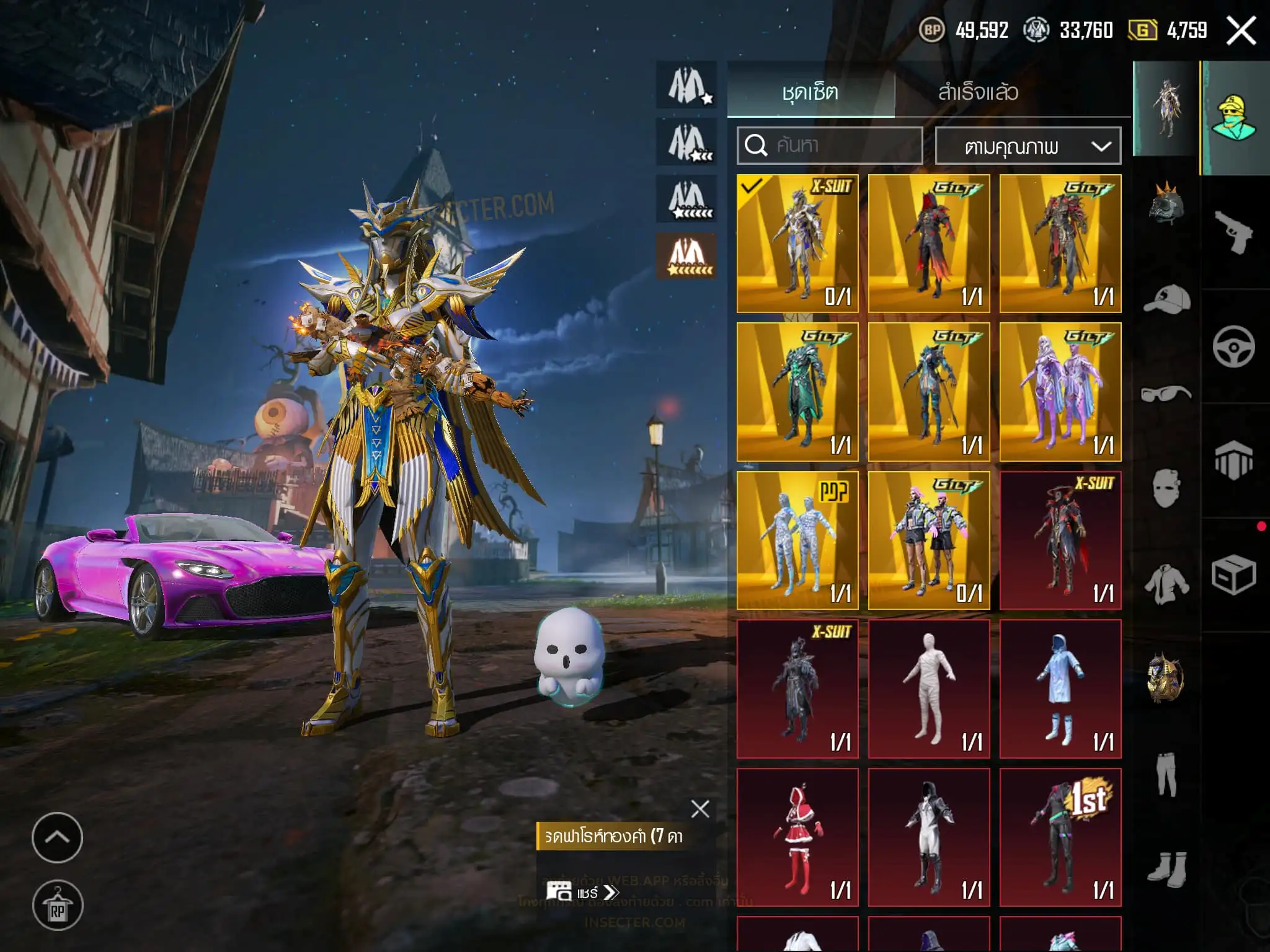Screen dimensions: 1270x952
Task: Tap the แชร์ share button
Action: 581,892
